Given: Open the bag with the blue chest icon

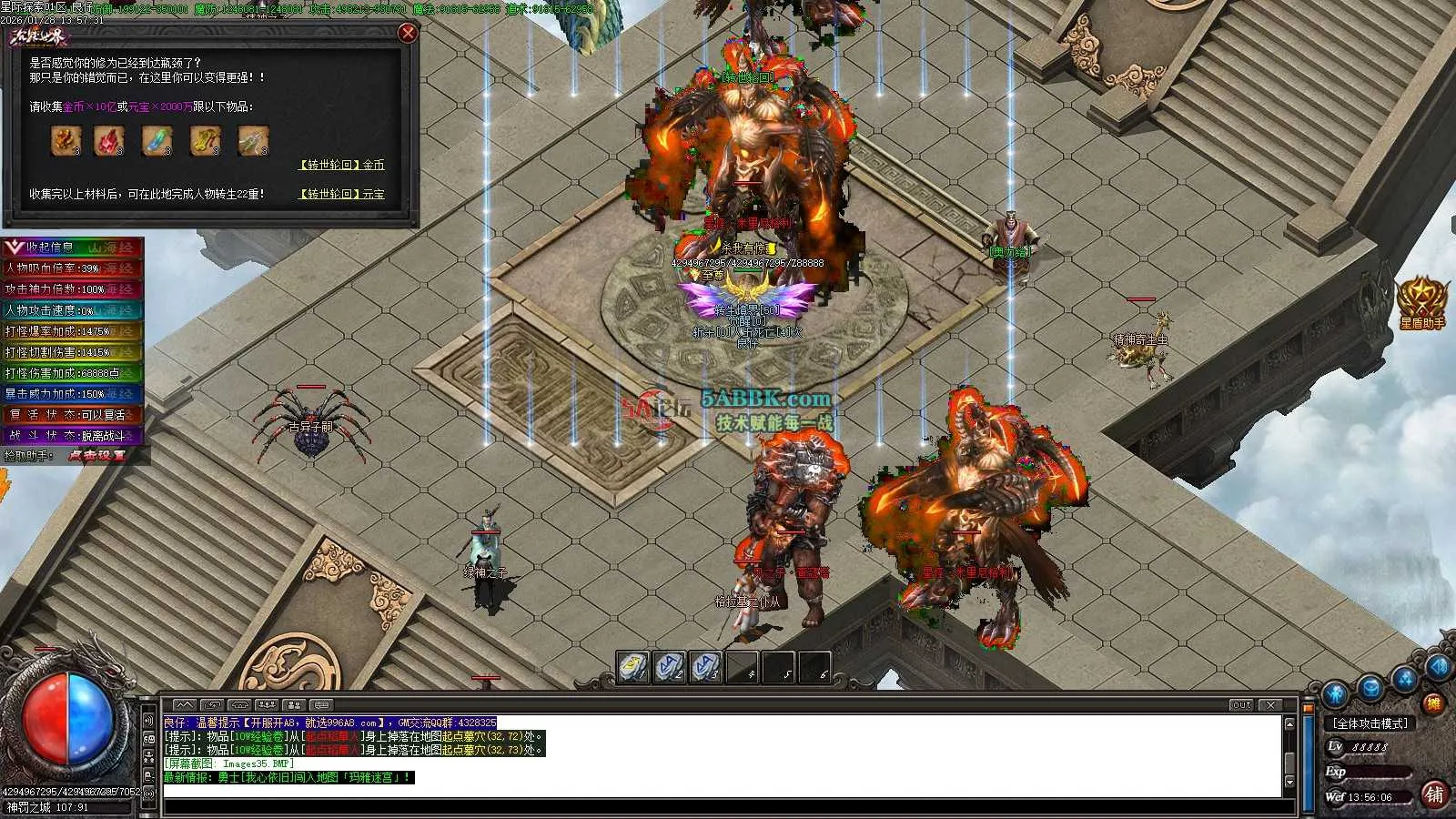Looking at the screenshot, I should (x=1371, y=688).
